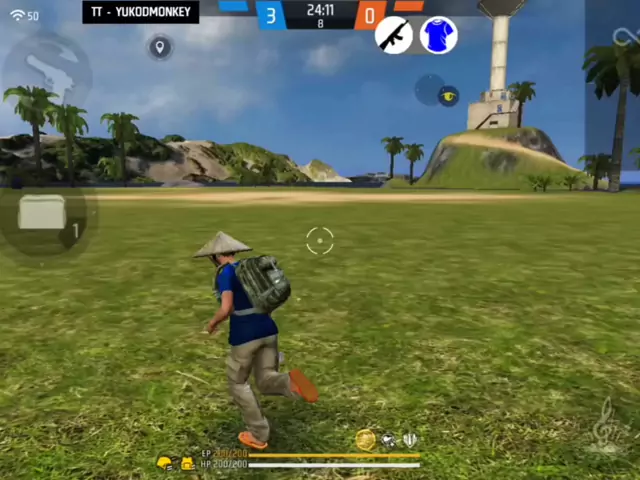Tap the gold coin icon

click(x=365, y=440)
